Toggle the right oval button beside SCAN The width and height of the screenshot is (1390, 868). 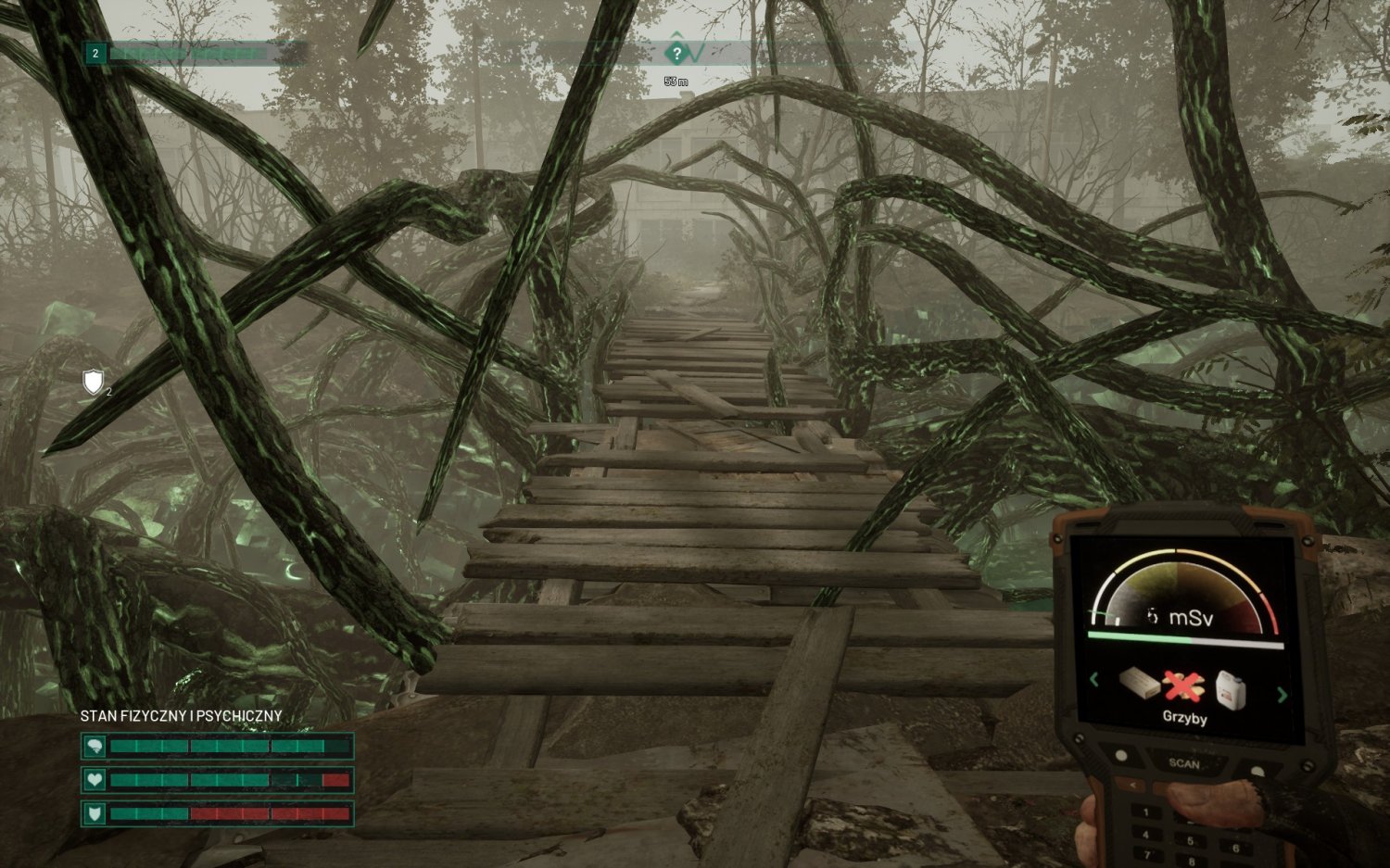click(x=1256, y=769)
